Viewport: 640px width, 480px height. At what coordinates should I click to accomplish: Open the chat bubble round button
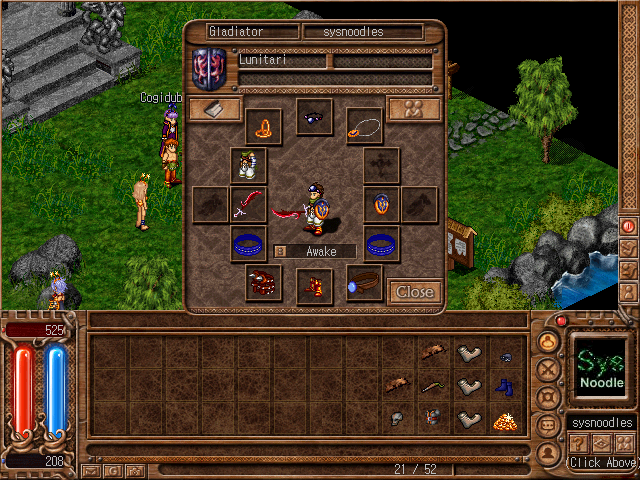pyautogui.click(x=548, y=425)
